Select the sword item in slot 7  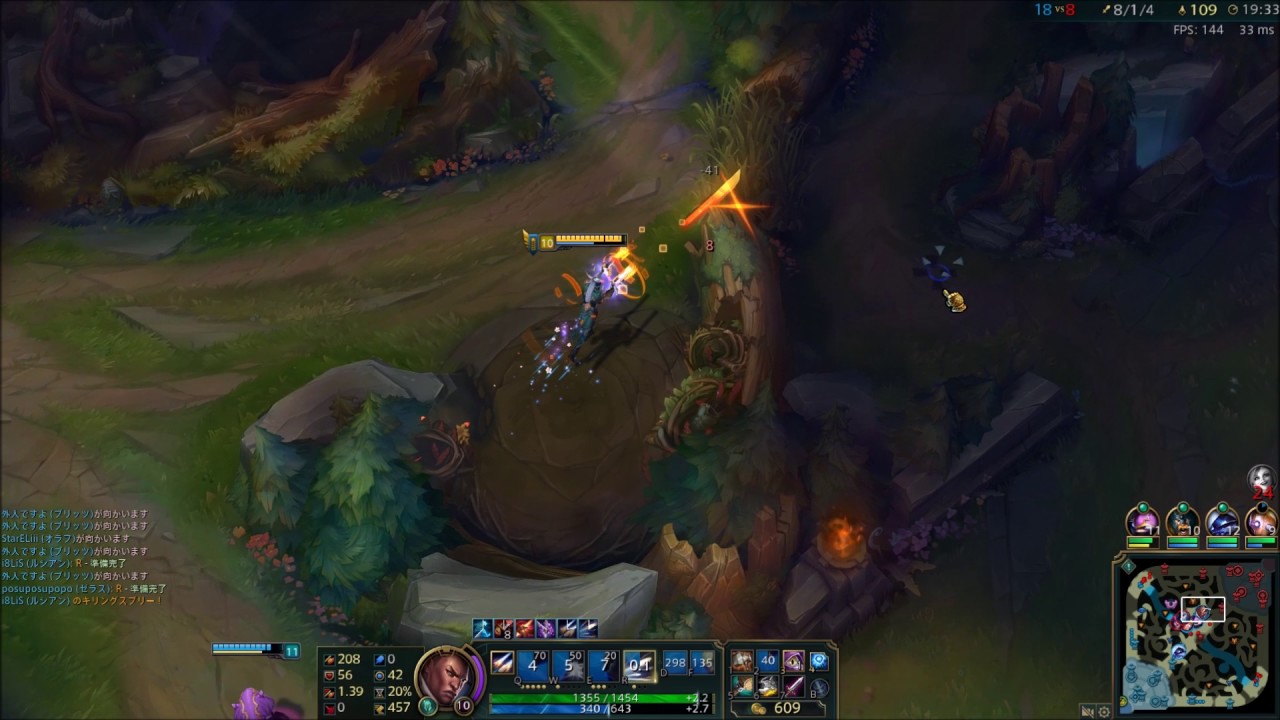[x=793, y=686]
